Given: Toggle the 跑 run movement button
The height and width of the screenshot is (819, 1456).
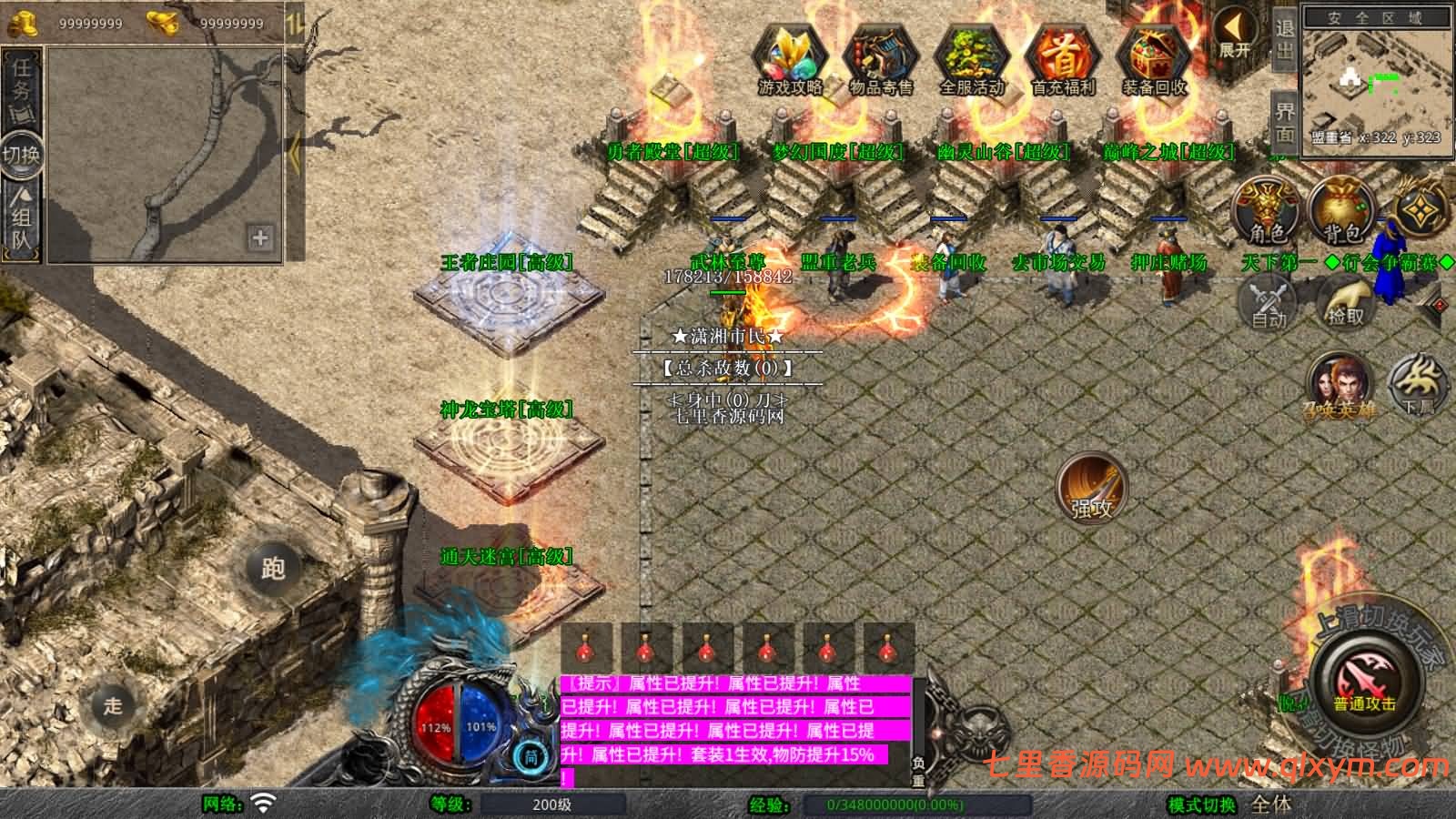Looking at the screenshot, I should point(273,568).
